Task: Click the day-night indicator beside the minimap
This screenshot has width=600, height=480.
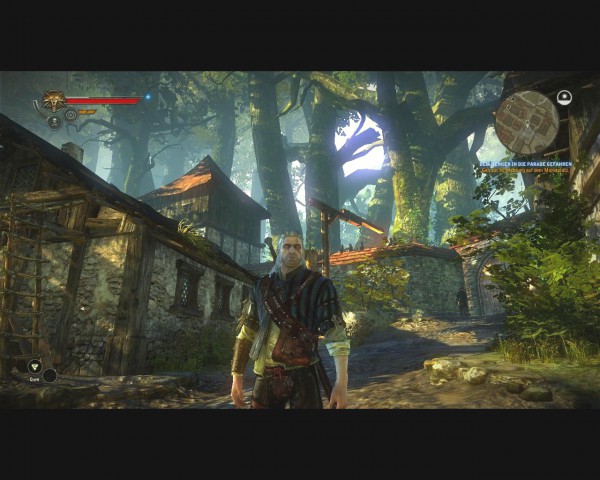Action: [x=564, y=98]
